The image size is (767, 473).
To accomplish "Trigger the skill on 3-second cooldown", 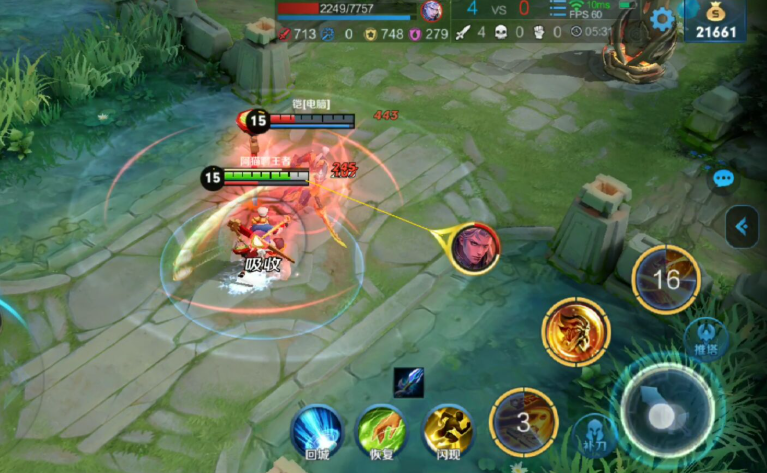I will 524,422.
